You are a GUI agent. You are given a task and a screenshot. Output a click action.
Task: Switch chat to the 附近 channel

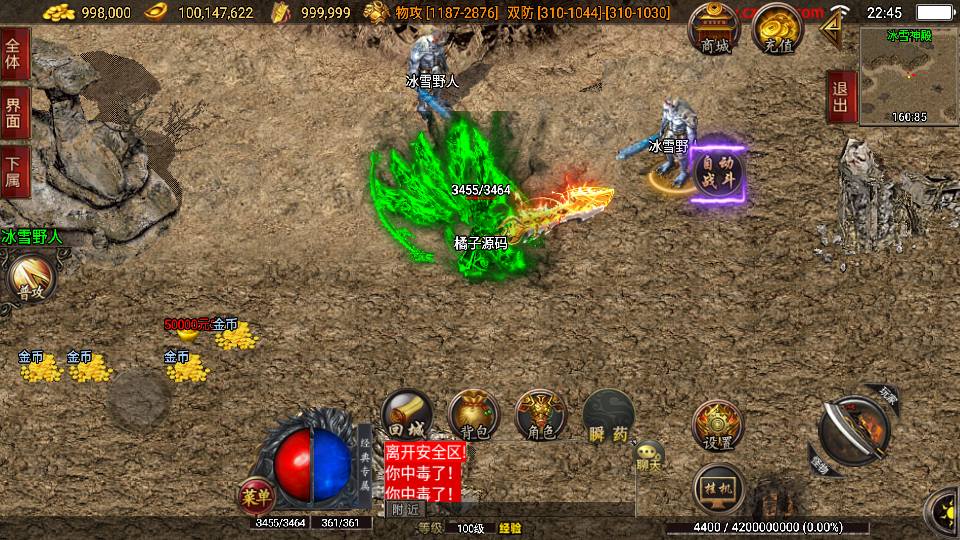(x=406, y=509)
